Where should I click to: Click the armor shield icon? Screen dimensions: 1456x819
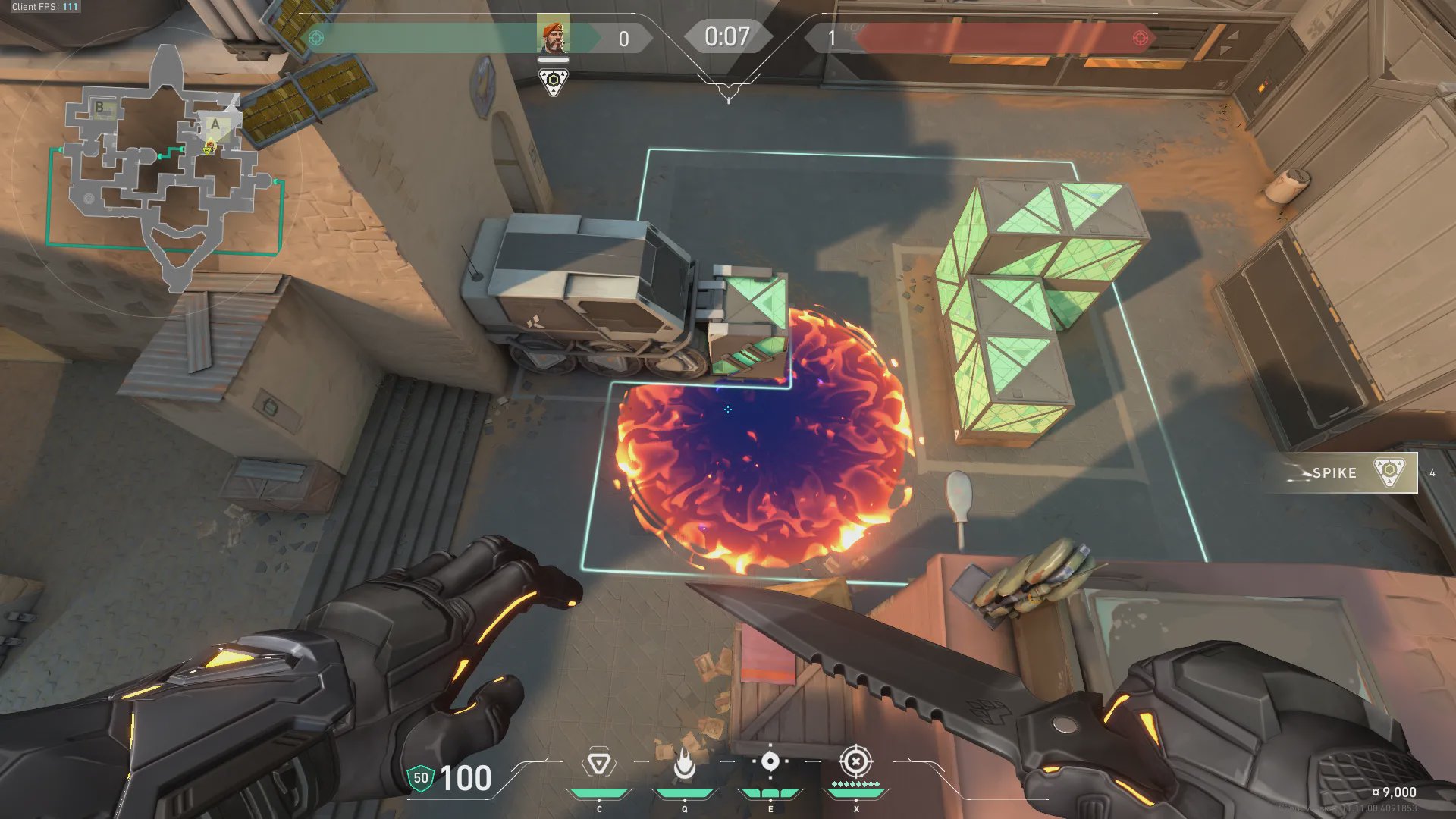pyautogui.click(x=420, y=778)
